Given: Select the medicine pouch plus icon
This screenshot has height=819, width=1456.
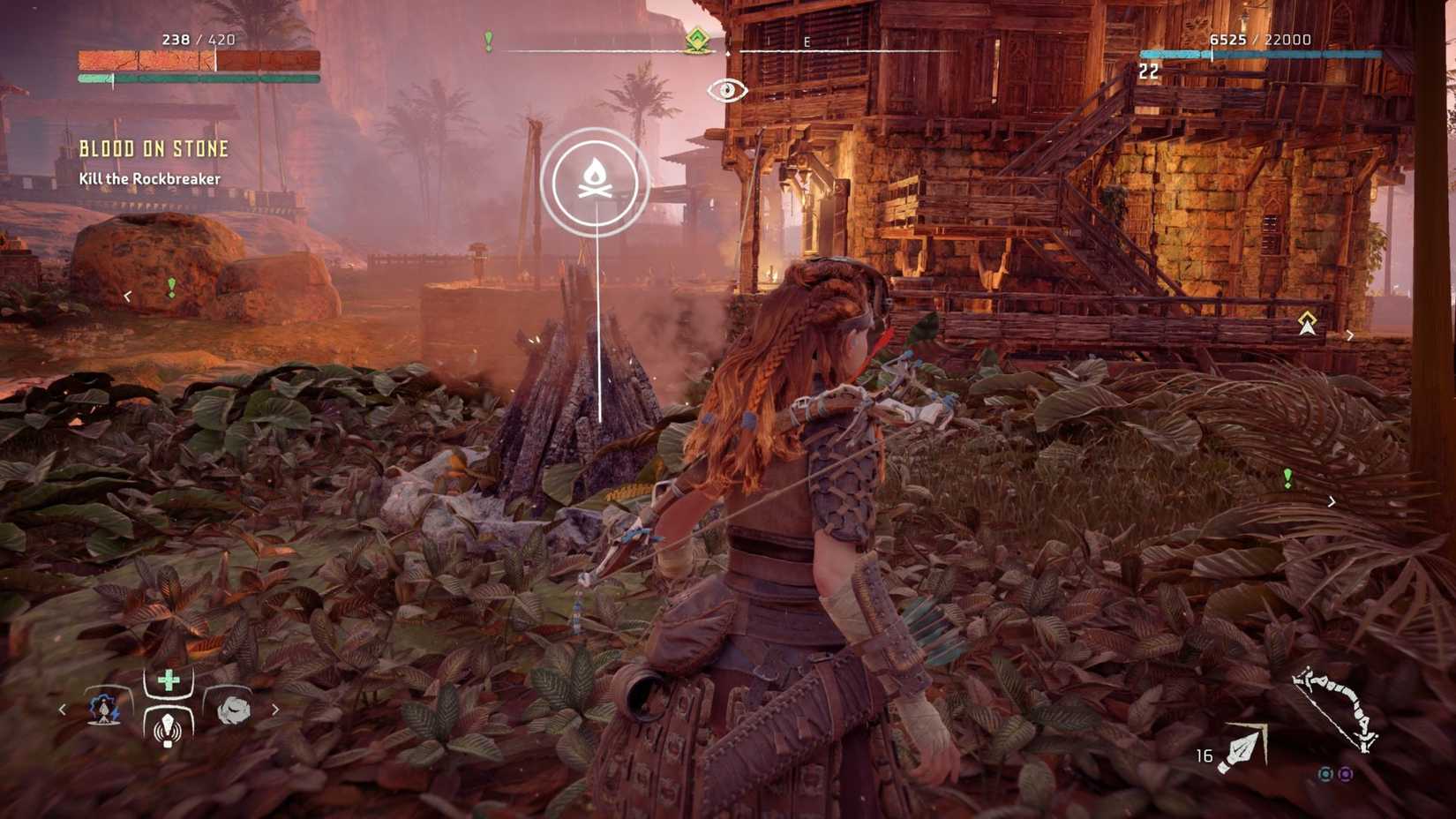Looking at the screenshot, I should (168, 680).
